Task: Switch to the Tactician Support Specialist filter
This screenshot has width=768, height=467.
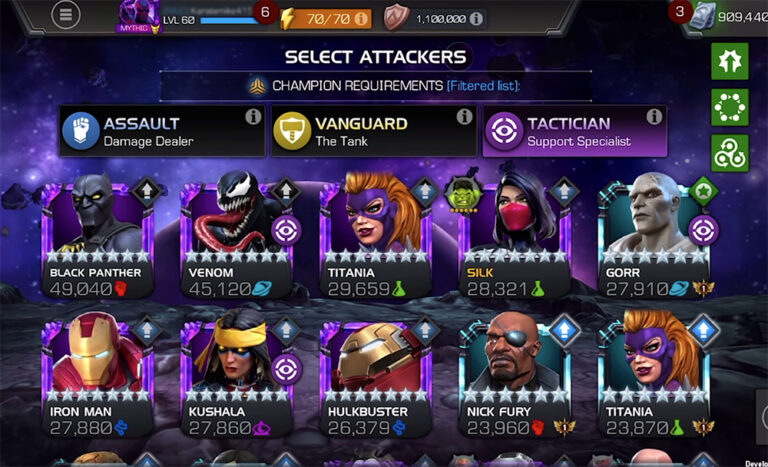Action: click(574, 132)
